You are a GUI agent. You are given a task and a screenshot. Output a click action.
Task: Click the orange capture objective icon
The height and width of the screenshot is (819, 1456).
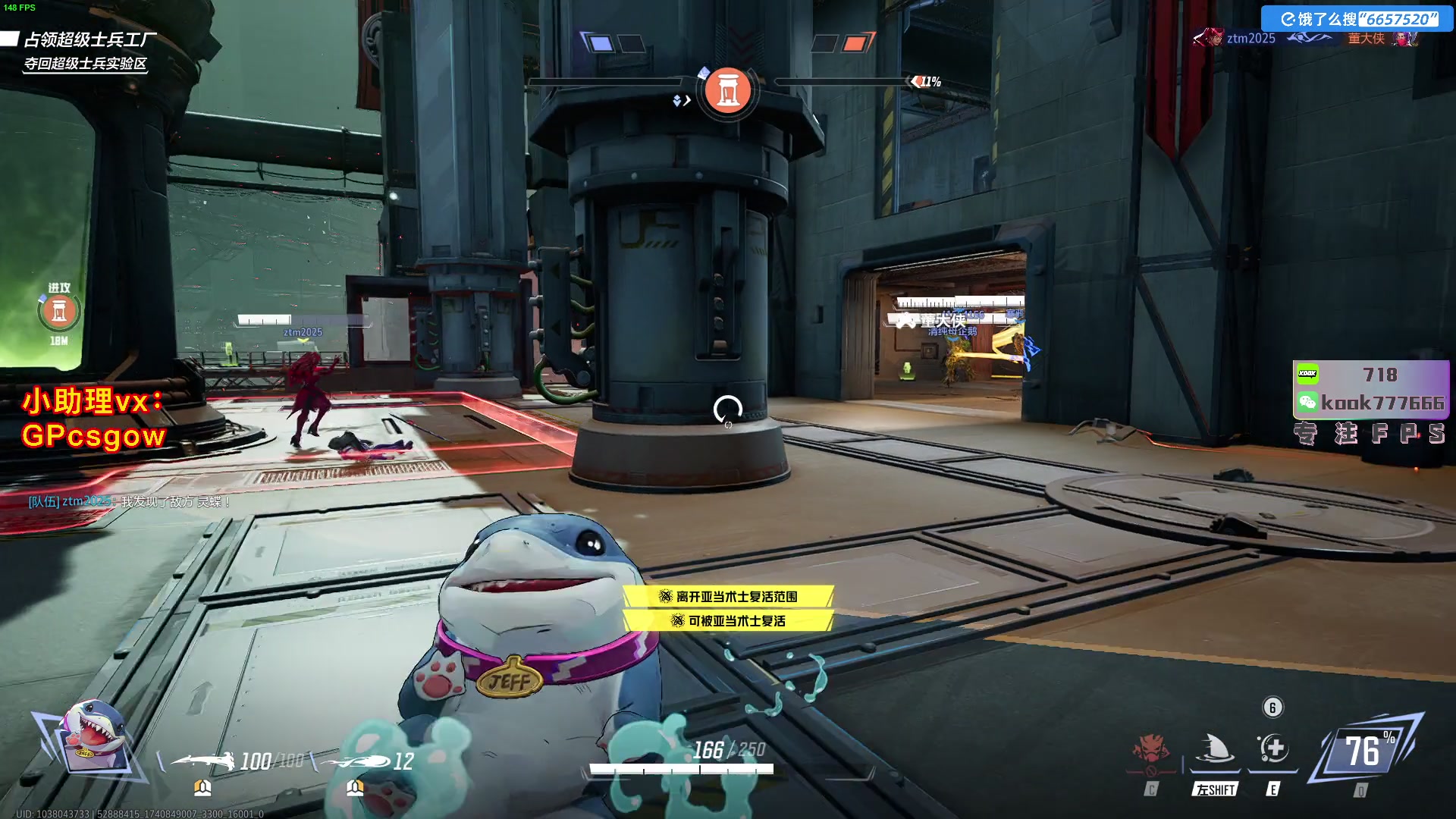727,90
